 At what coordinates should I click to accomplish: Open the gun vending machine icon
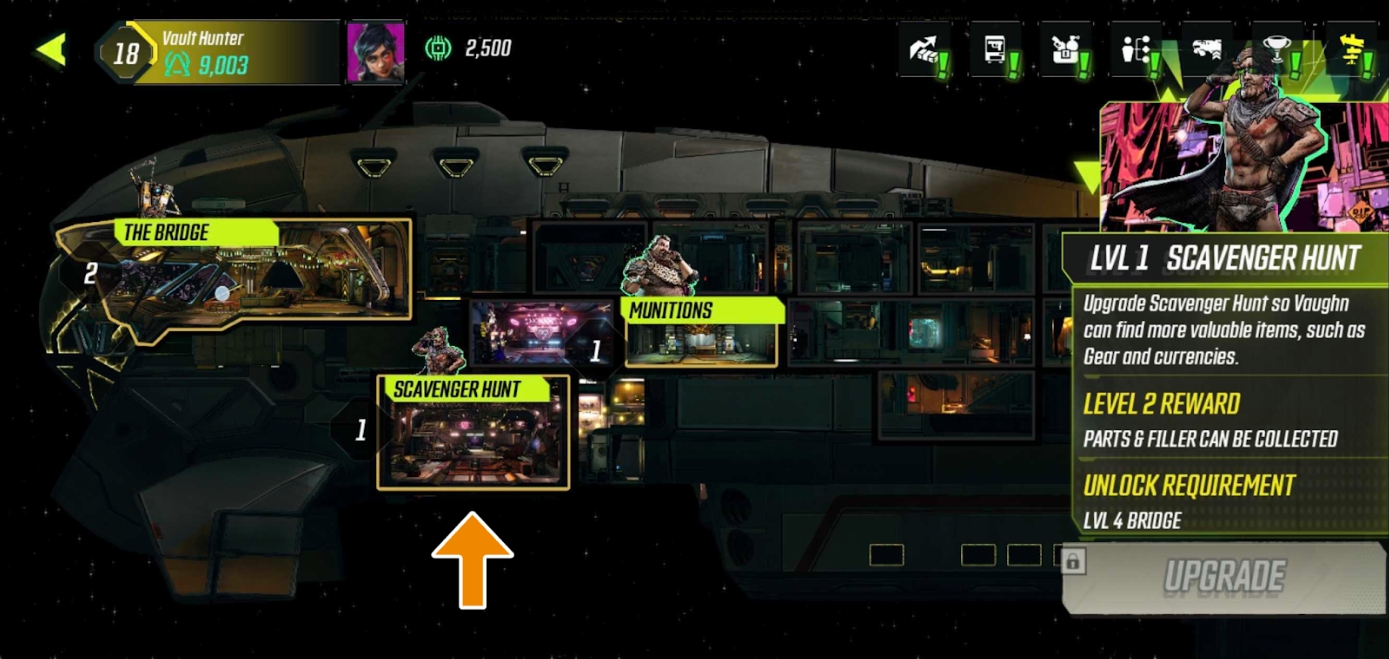[996, 50]
